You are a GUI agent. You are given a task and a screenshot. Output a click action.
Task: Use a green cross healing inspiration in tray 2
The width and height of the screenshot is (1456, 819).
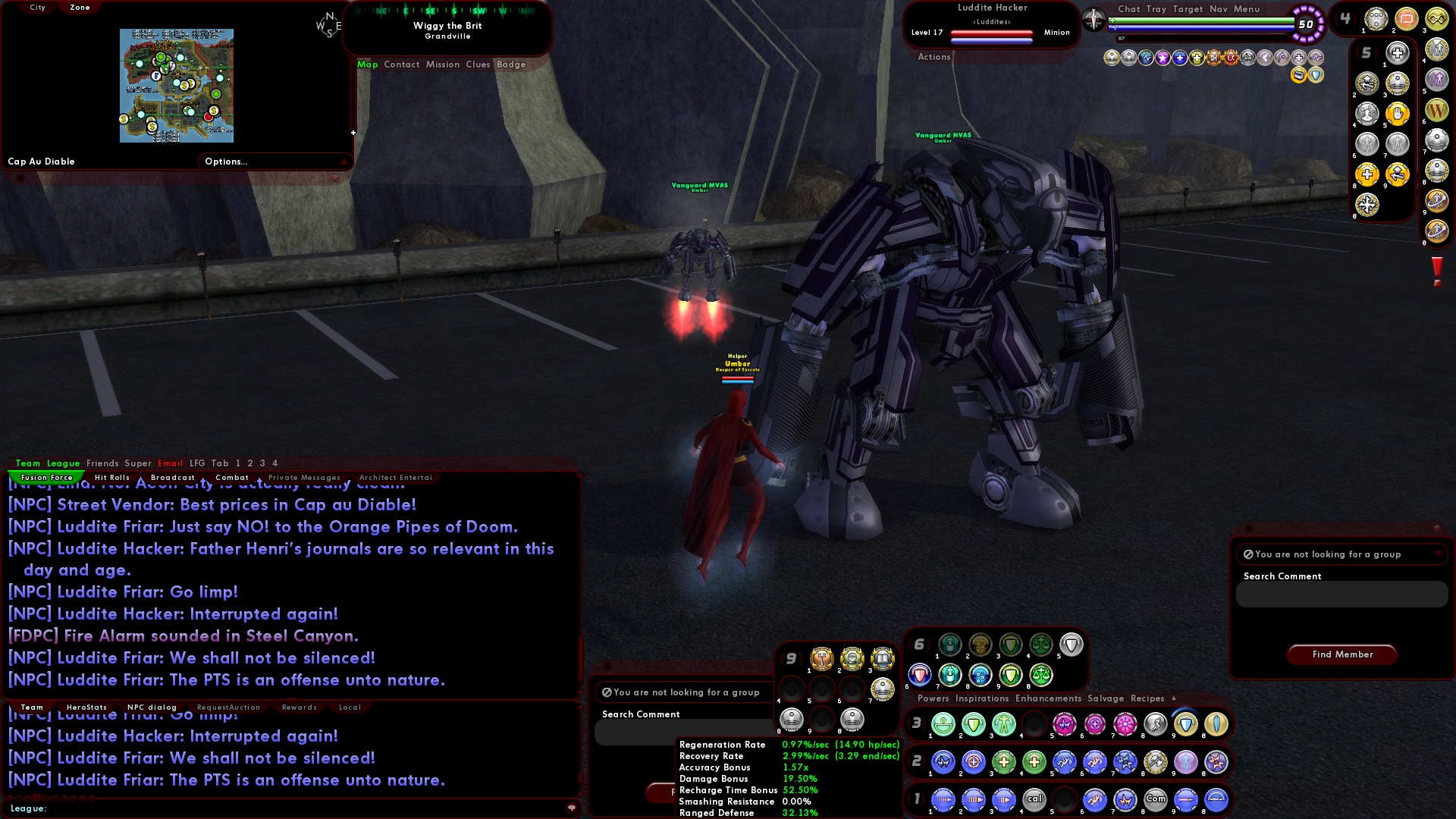click(1003, 763)
